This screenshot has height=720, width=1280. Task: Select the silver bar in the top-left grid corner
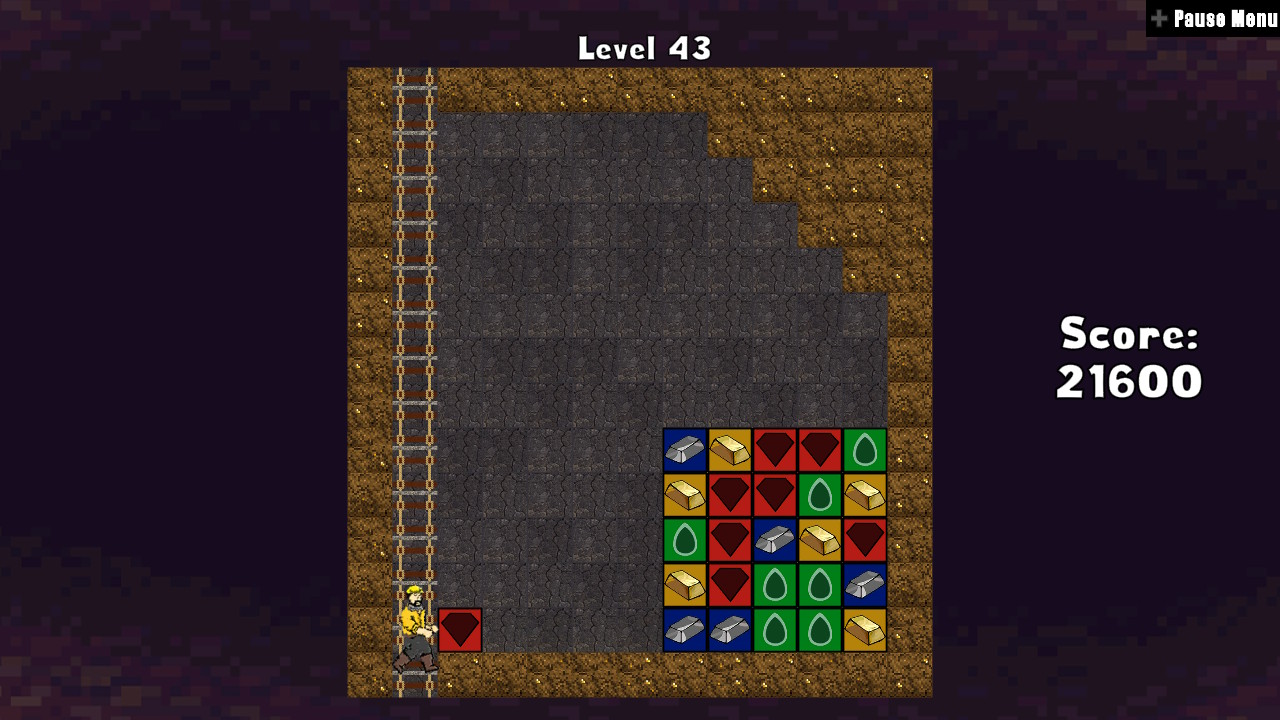(x=685, y=450)
